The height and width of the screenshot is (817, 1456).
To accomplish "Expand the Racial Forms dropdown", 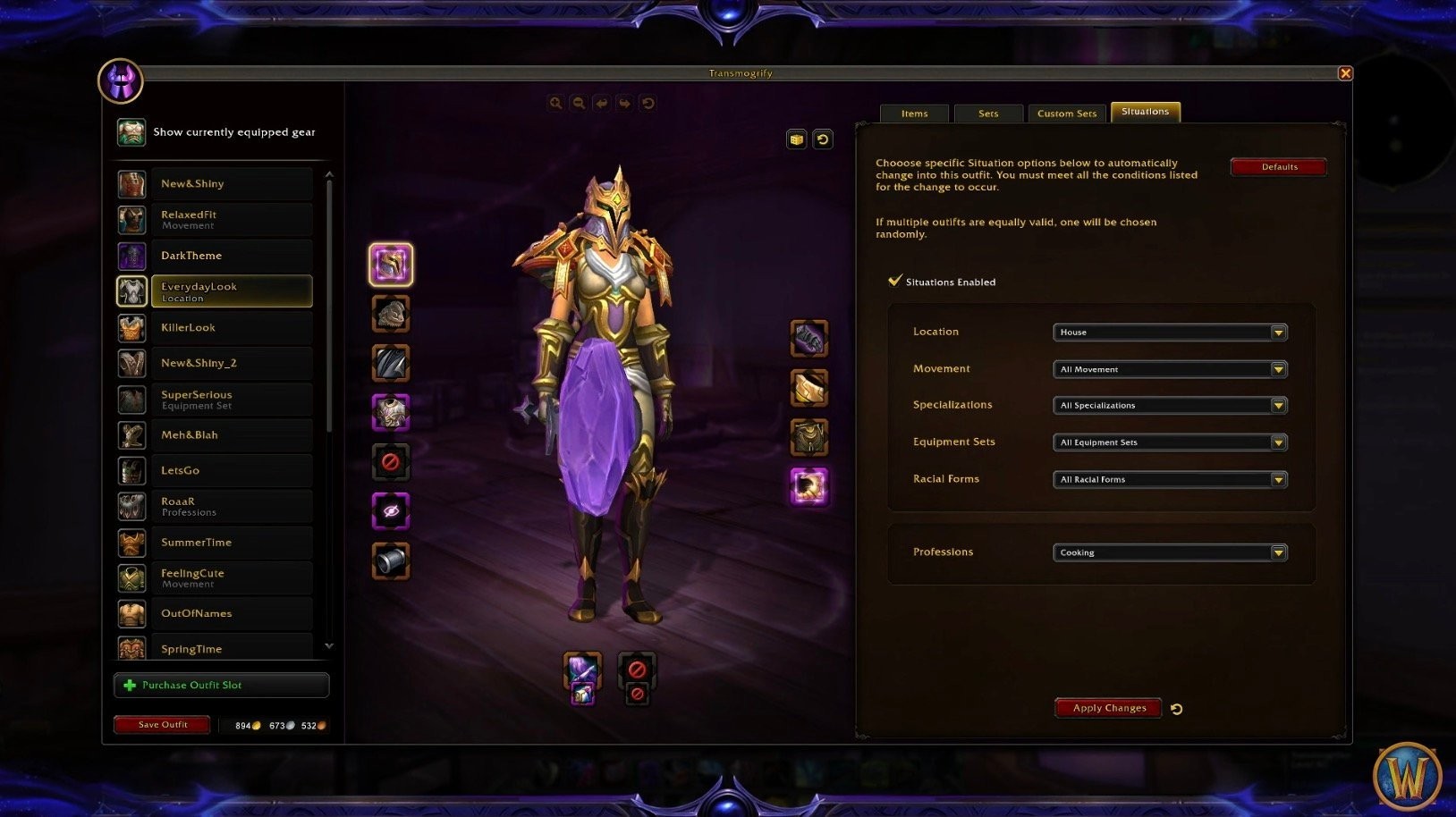I will pyautogui.click(x=1169, y=480).
